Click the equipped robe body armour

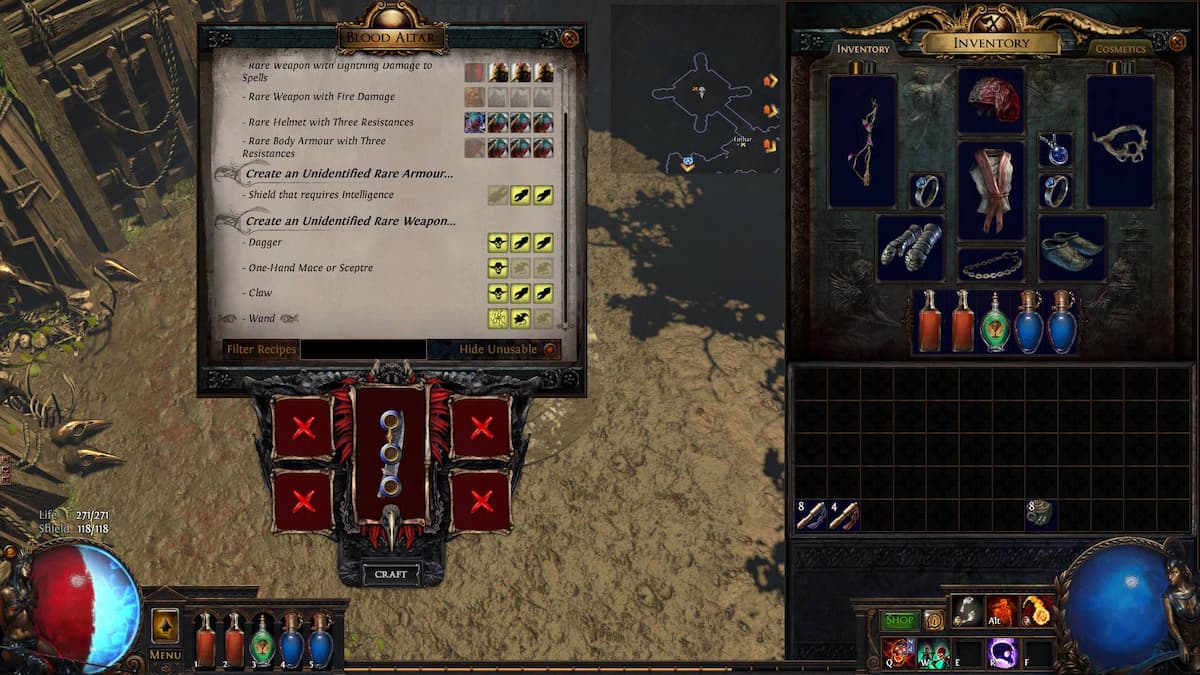click(x=991, y=190)
